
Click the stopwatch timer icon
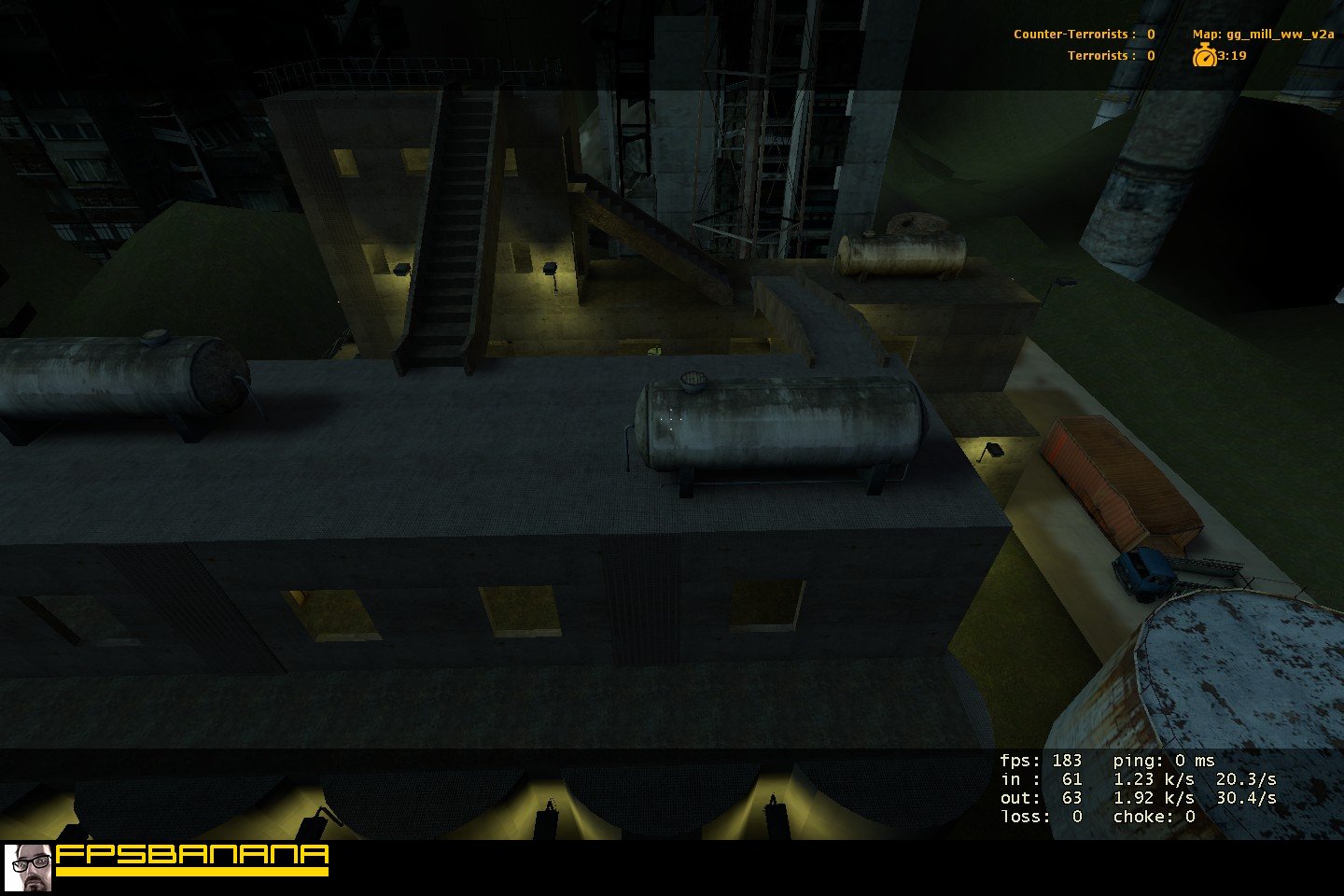(1205, 55)
